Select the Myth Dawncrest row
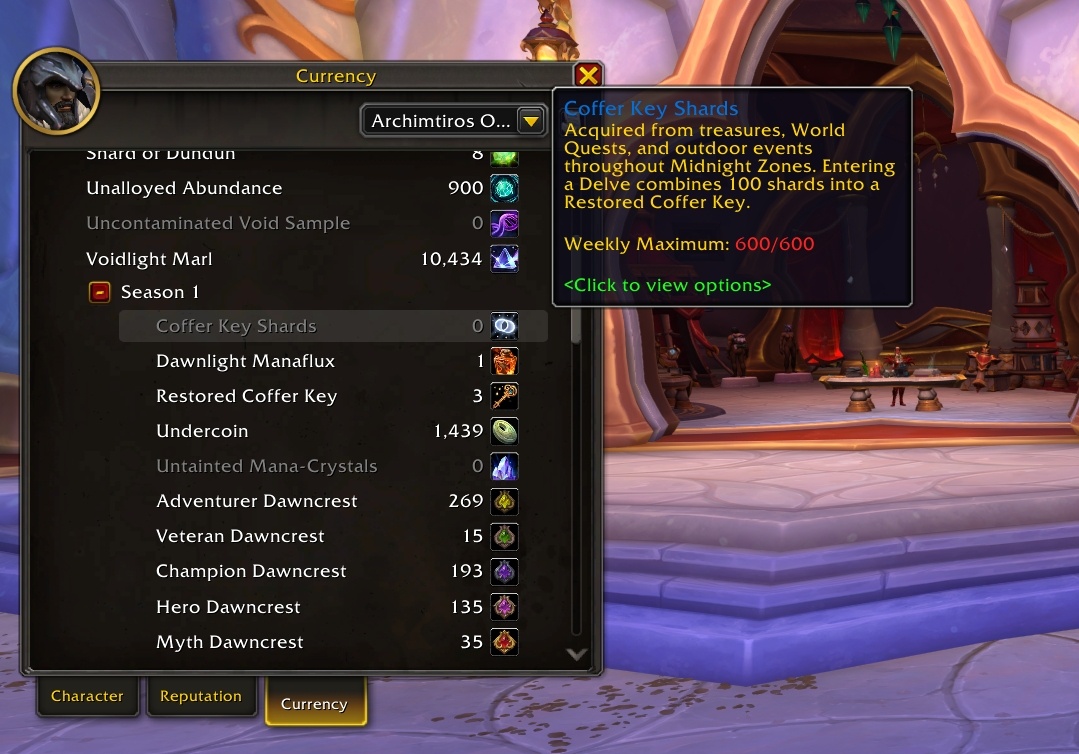 click(333, 642)
